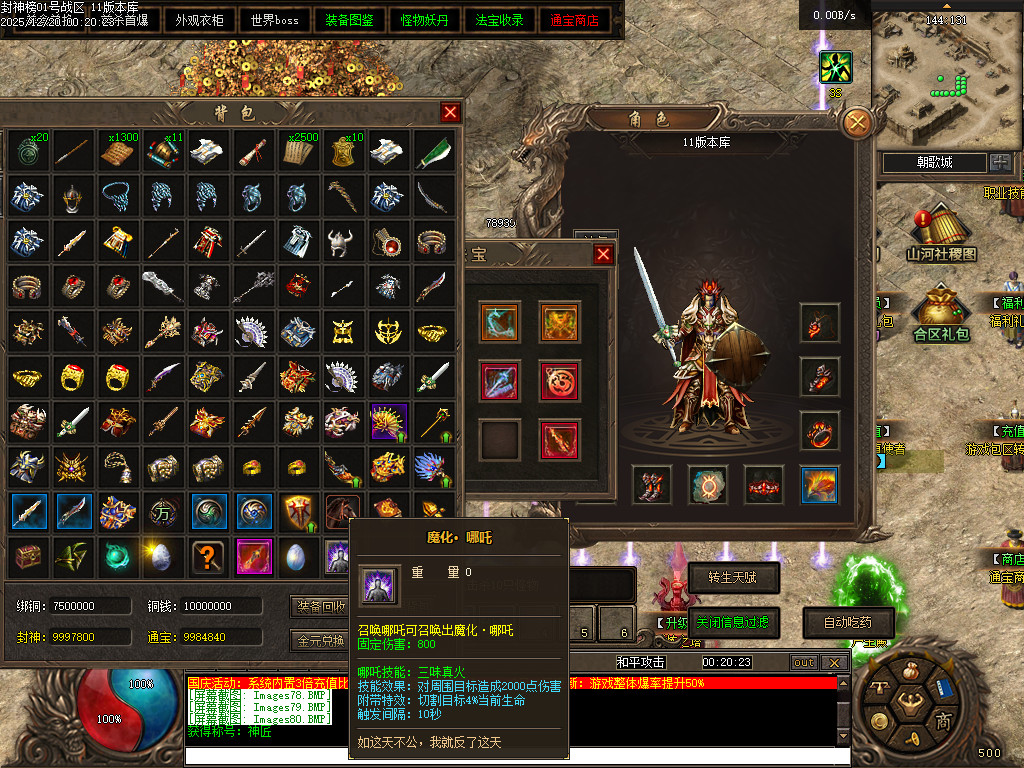Image resolution: width=1024 pixels, height=768 pixels.
Task: Close the 法宝 treasure panel
Action: pos(603,255)
